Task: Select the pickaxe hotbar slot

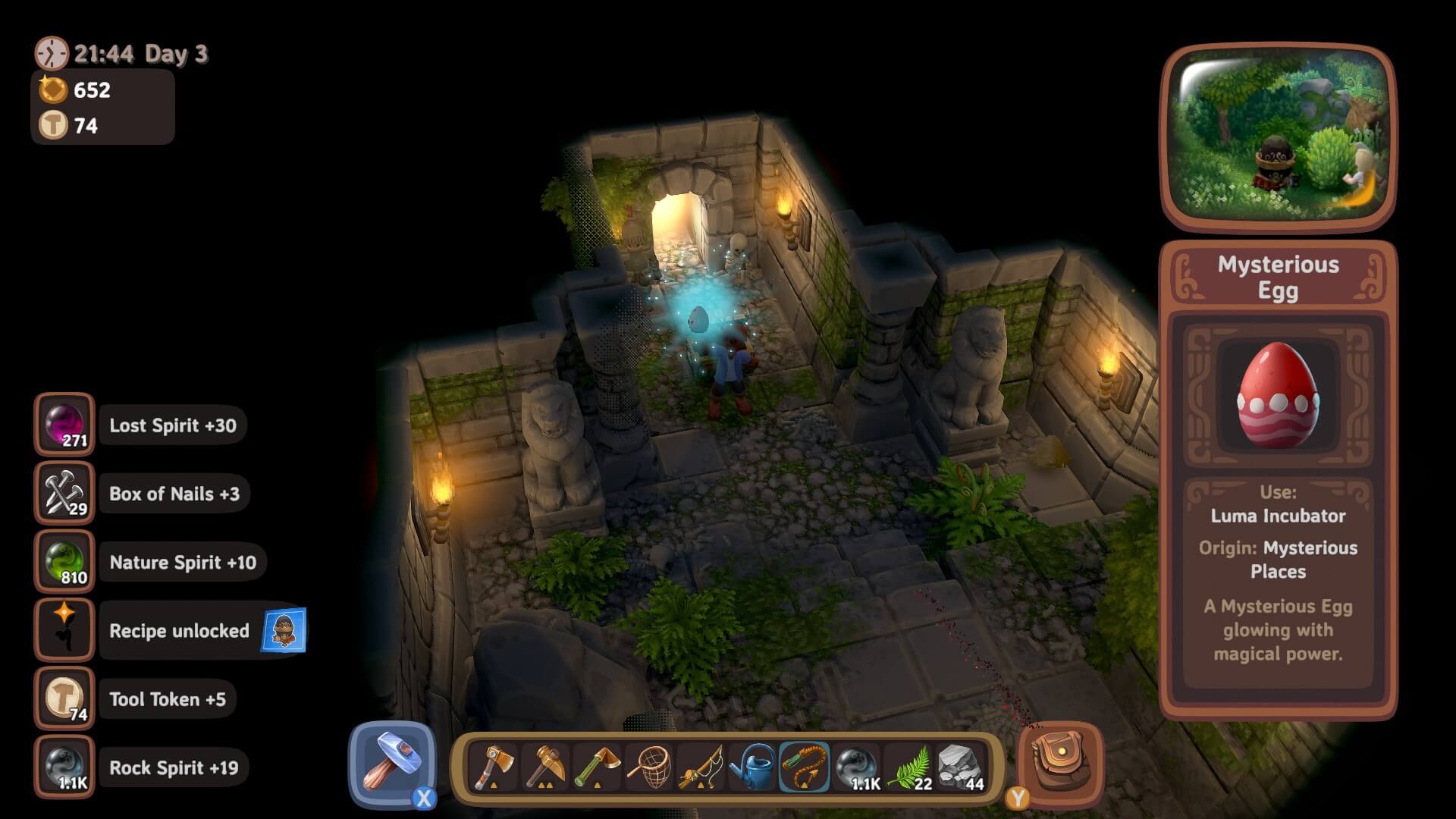Action: point(546,767)
